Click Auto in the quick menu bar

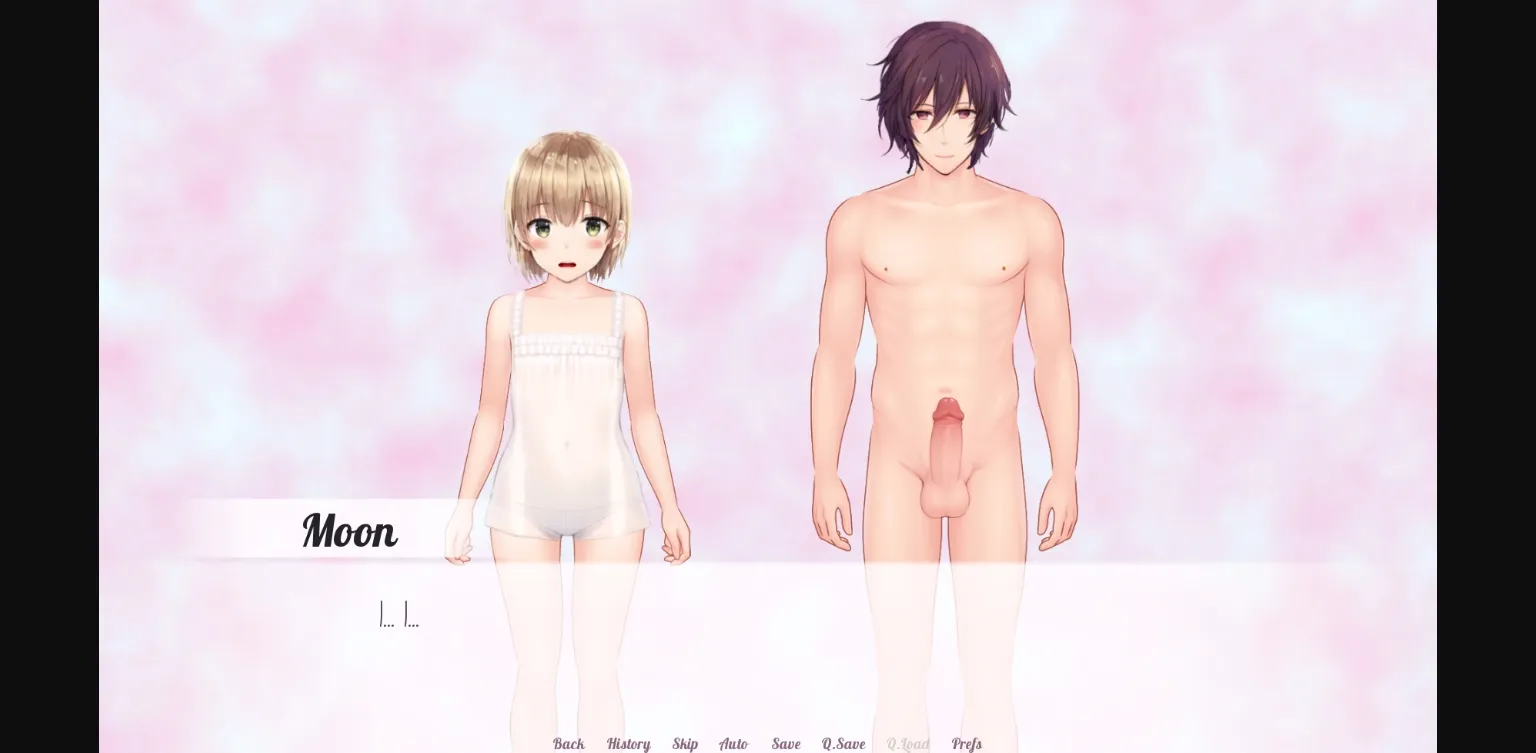734,744
